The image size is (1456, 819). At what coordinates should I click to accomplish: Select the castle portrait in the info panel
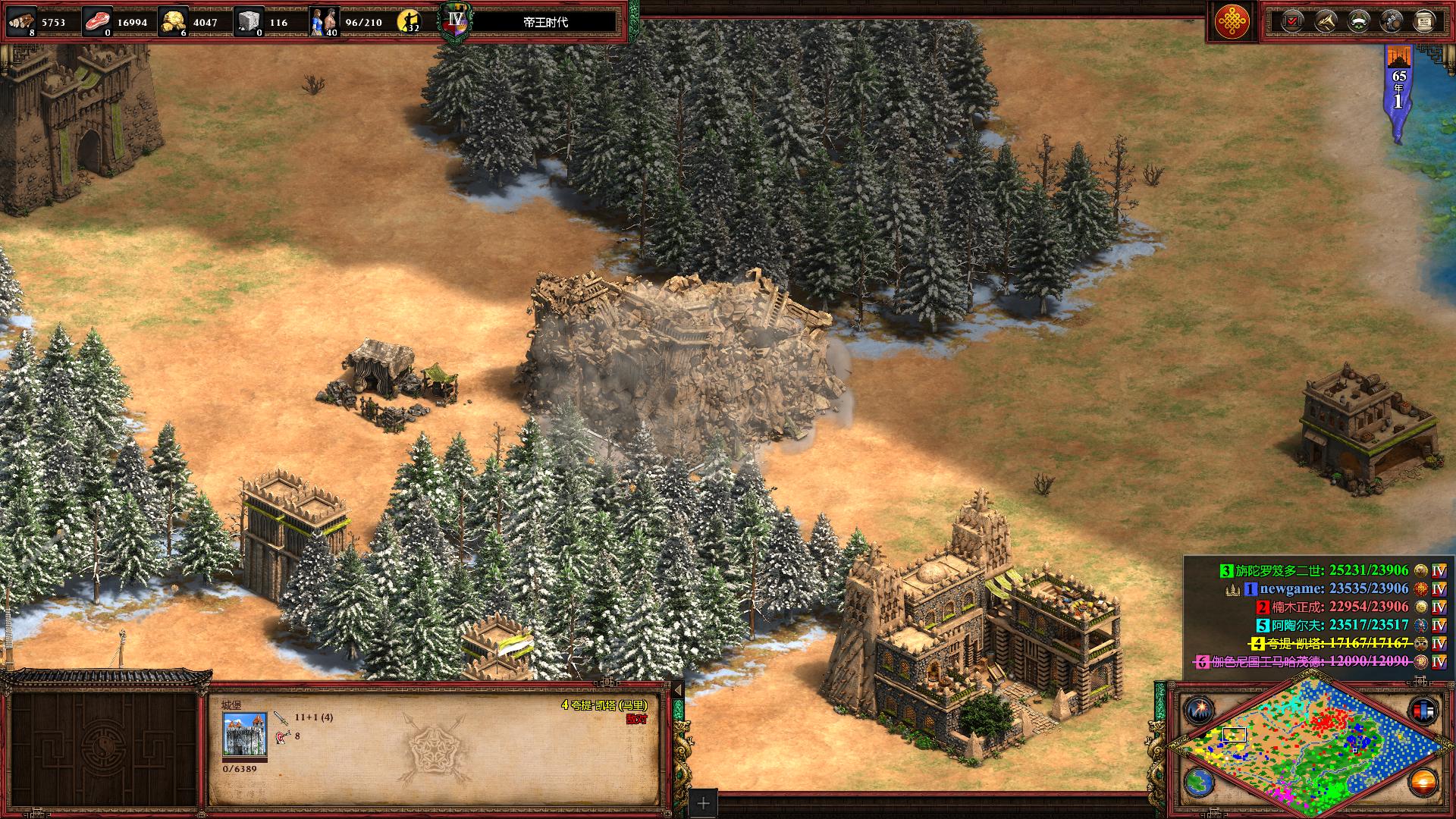(x=244, y=734)
